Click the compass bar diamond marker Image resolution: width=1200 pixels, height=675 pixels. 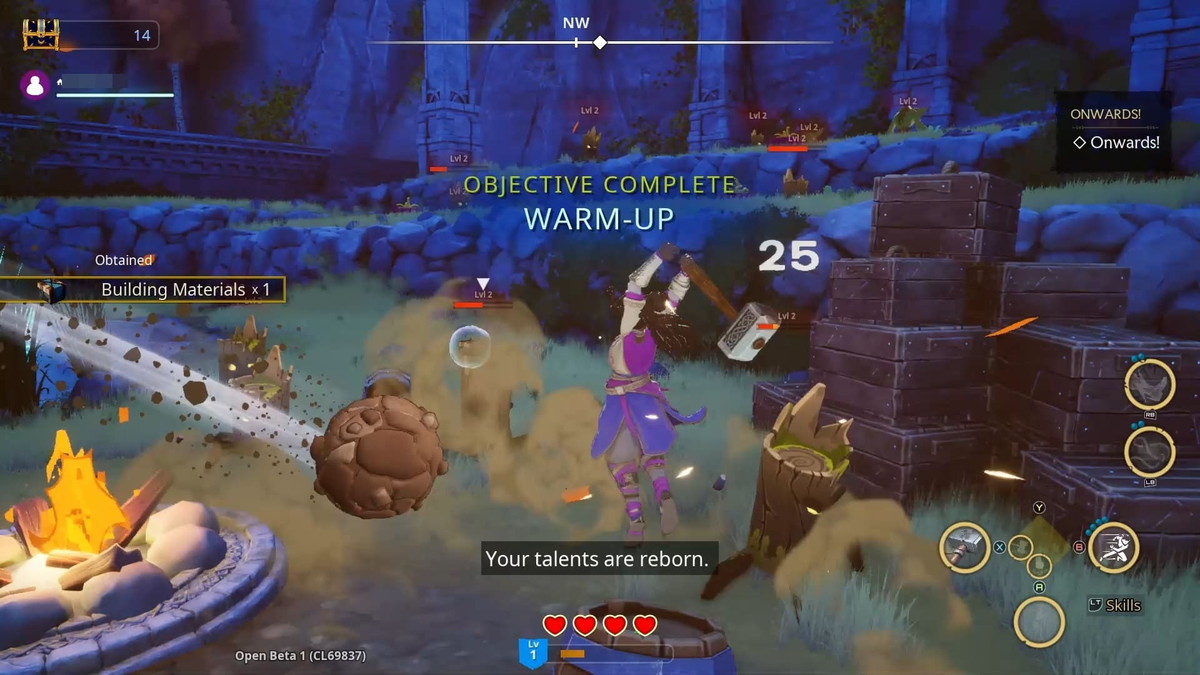(x=600, y=42)
